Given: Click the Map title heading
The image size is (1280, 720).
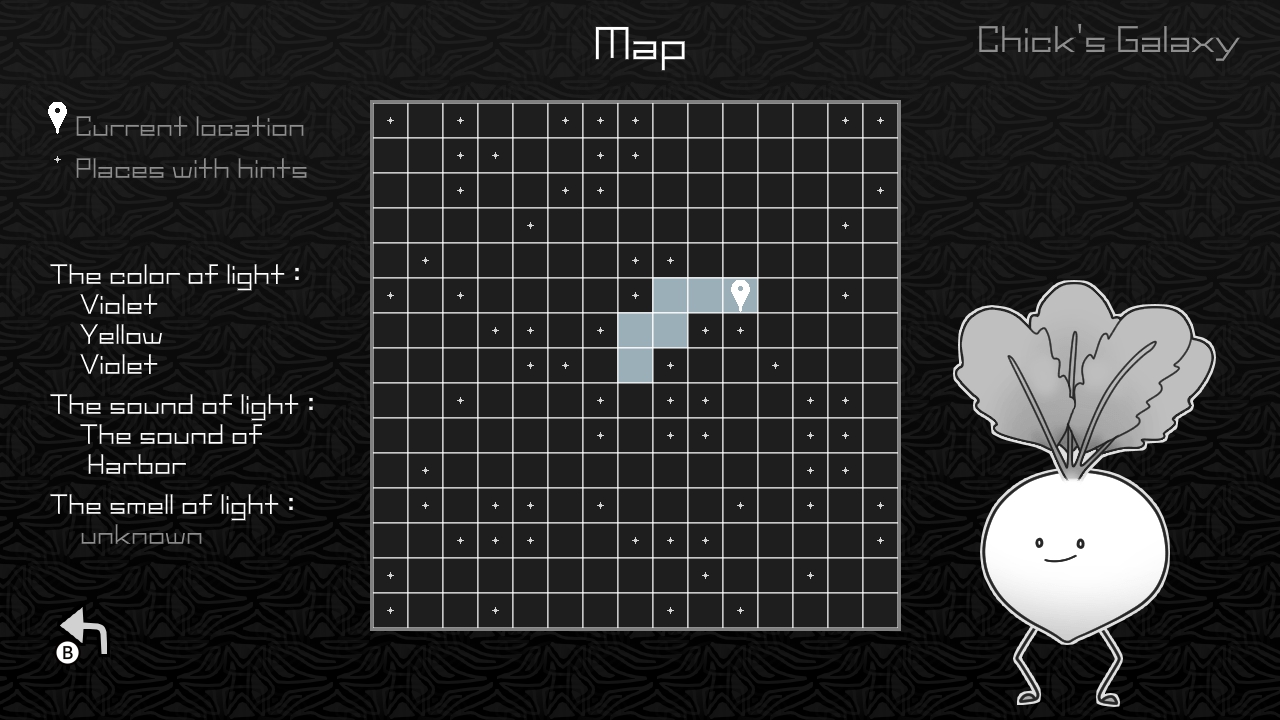Looking at the screenshot, I should [639, 44].
